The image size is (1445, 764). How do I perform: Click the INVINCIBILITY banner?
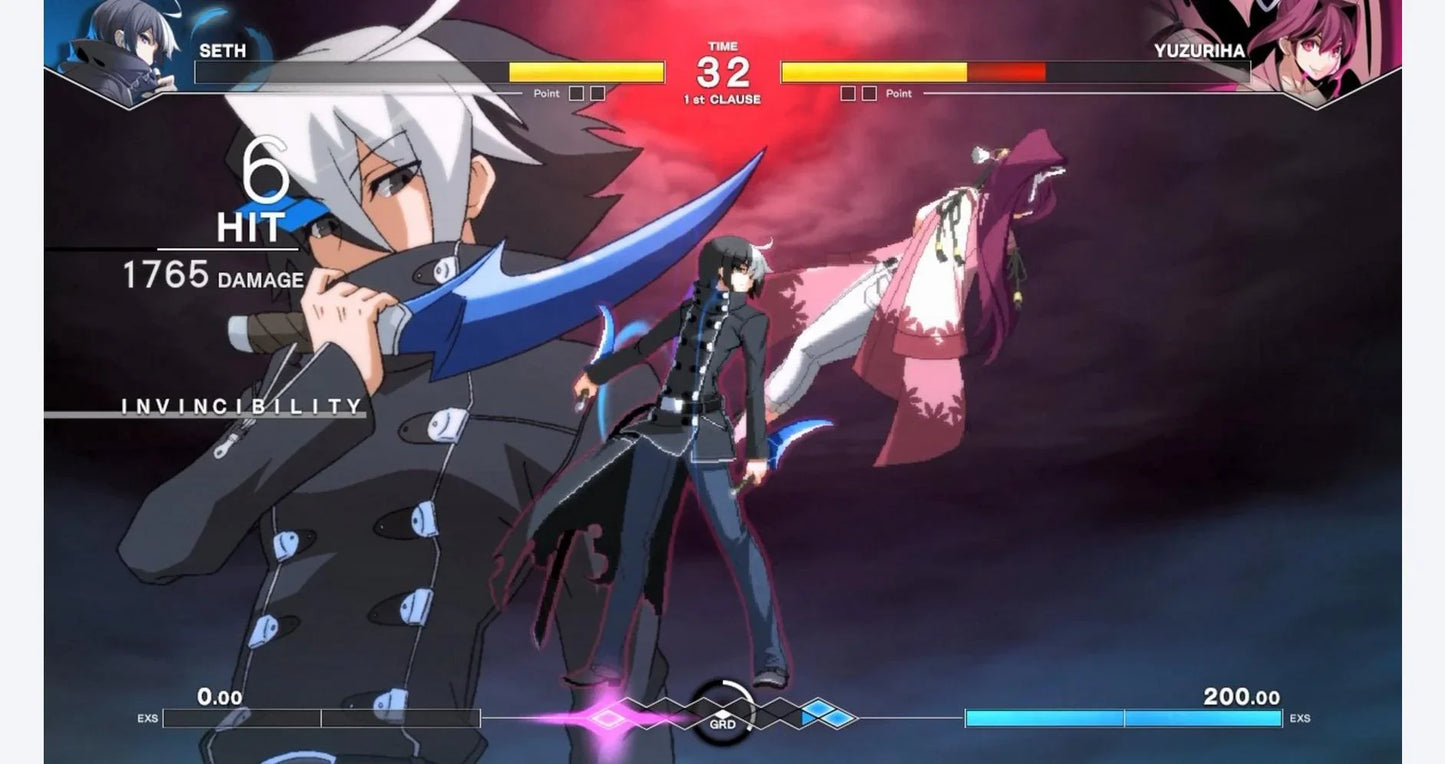click(240, 405)
